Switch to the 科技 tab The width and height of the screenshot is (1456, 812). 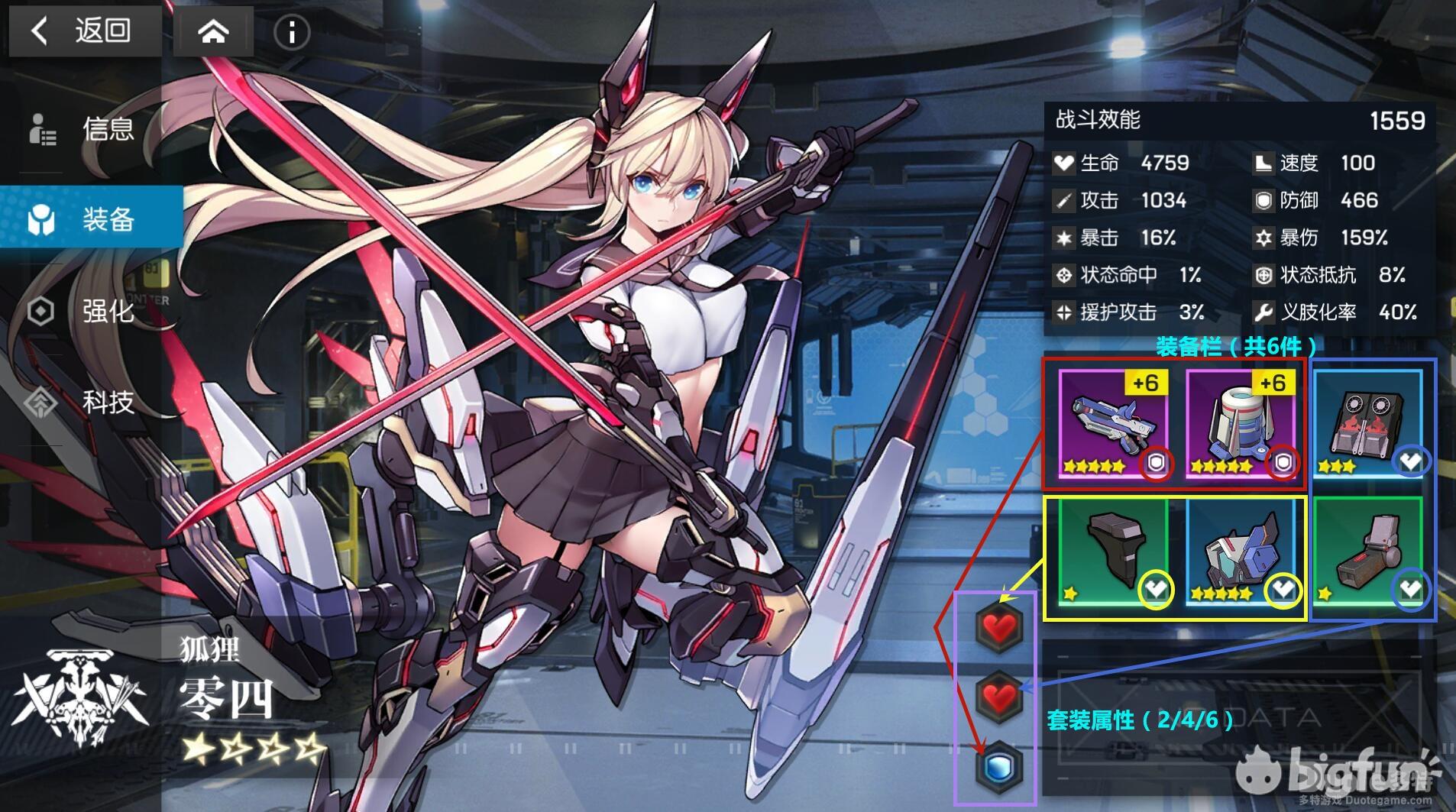92,402
